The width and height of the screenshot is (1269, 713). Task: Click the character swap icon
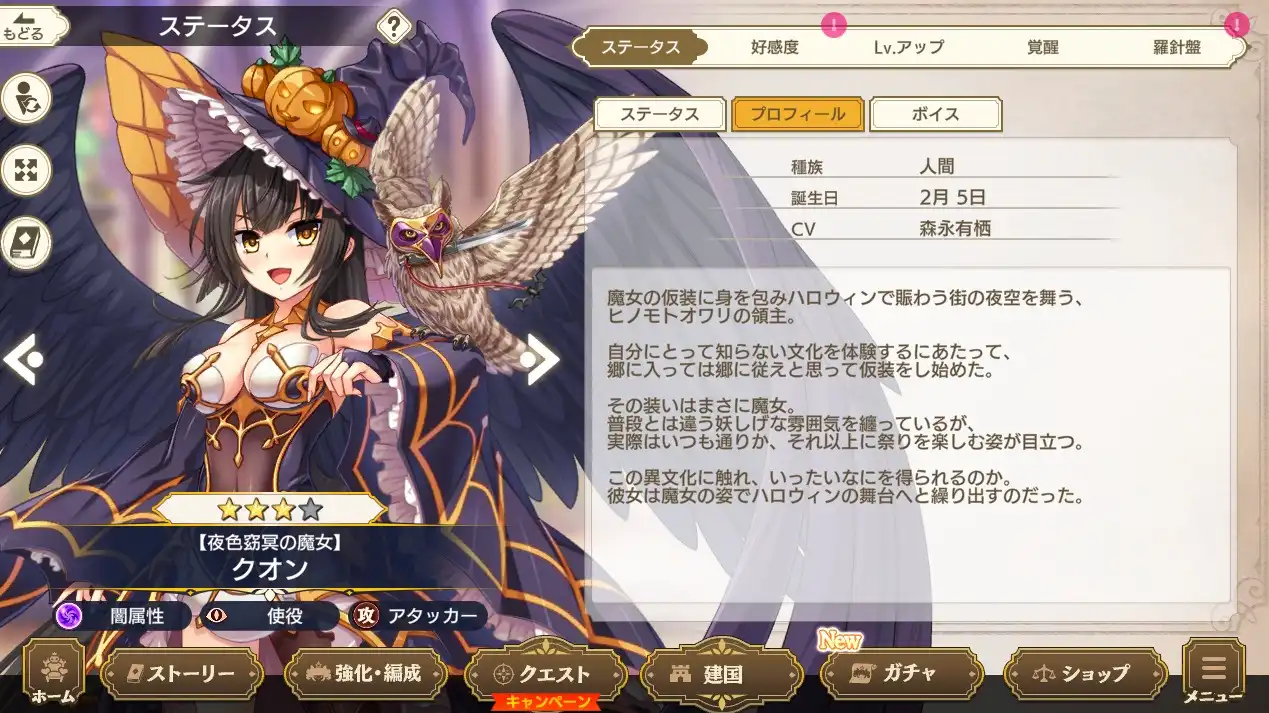coord(25,100)
